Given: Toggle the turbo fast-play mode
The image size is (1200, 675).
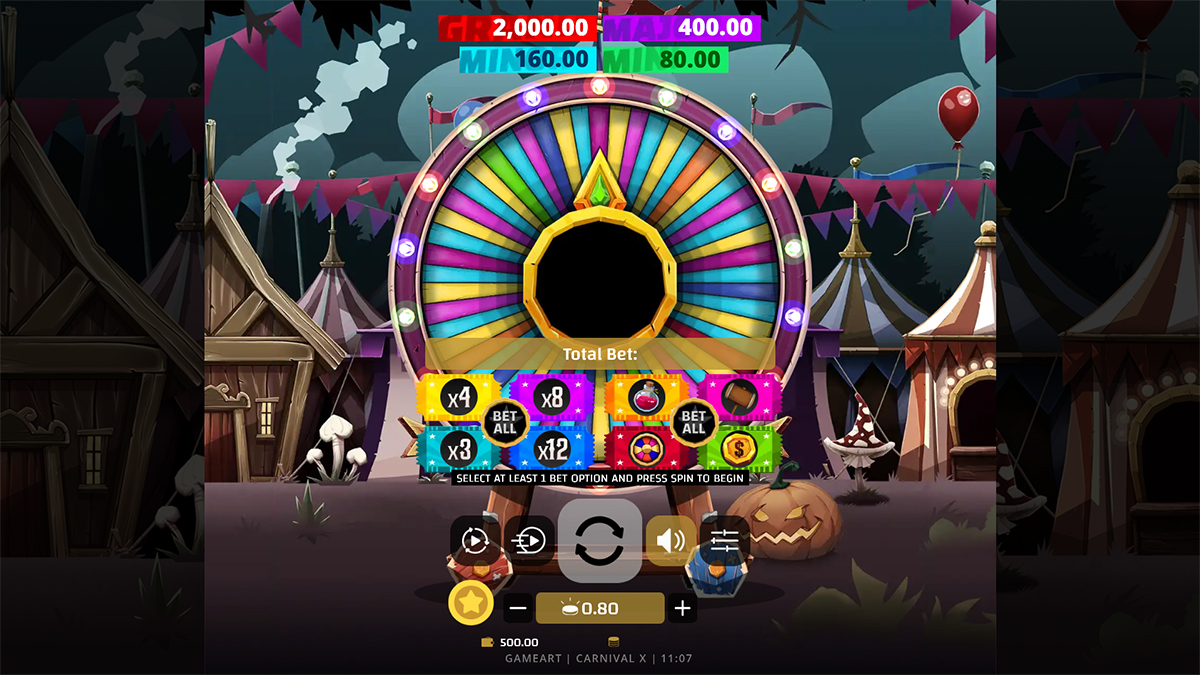Looking at the screenshot, I should [x=529, y=541].
